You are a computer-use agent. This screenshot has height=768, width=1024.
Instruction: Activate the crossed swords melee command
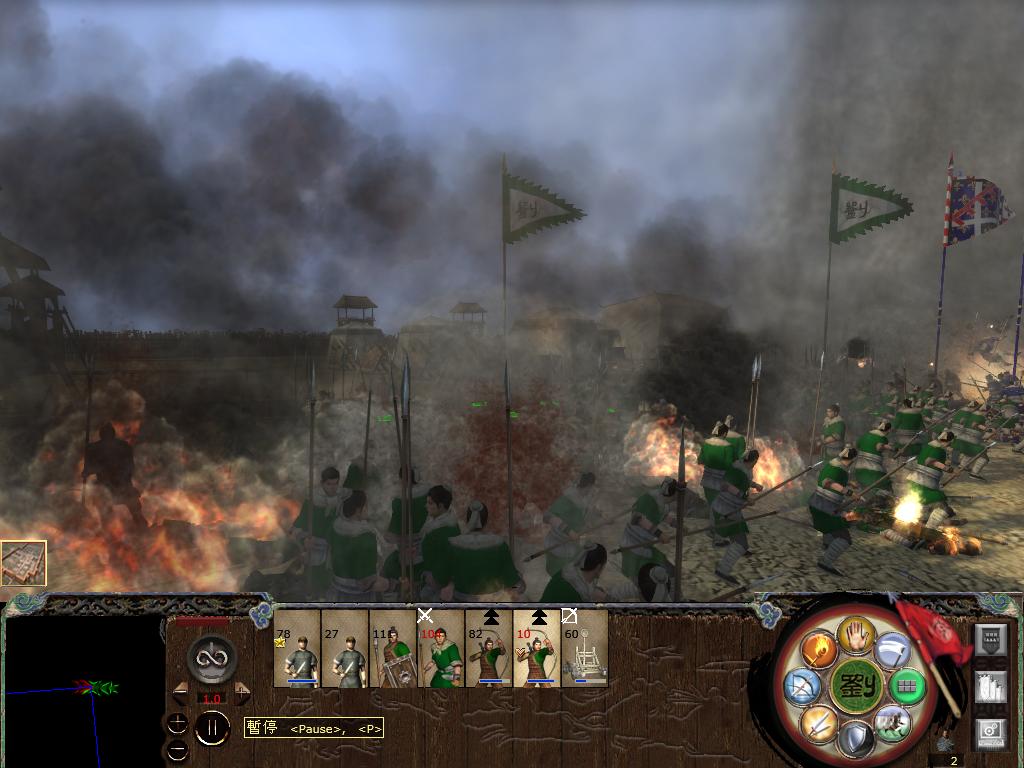pos(817,722)
